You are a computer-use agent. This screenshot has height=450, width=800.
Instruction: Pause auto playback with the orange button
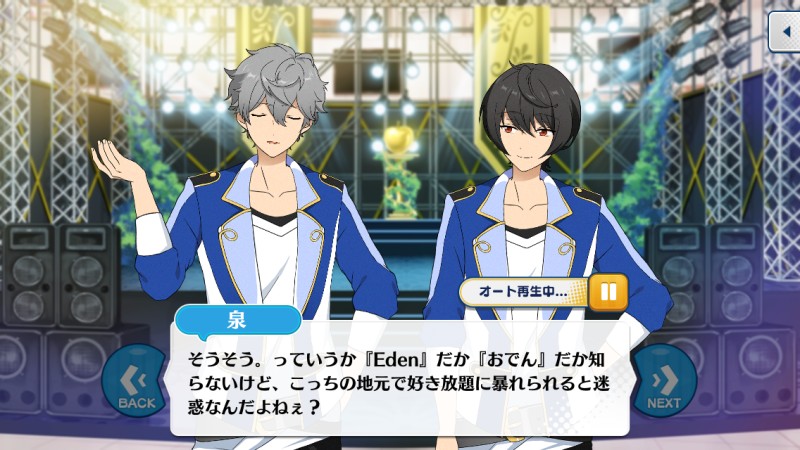coord(607,291)
